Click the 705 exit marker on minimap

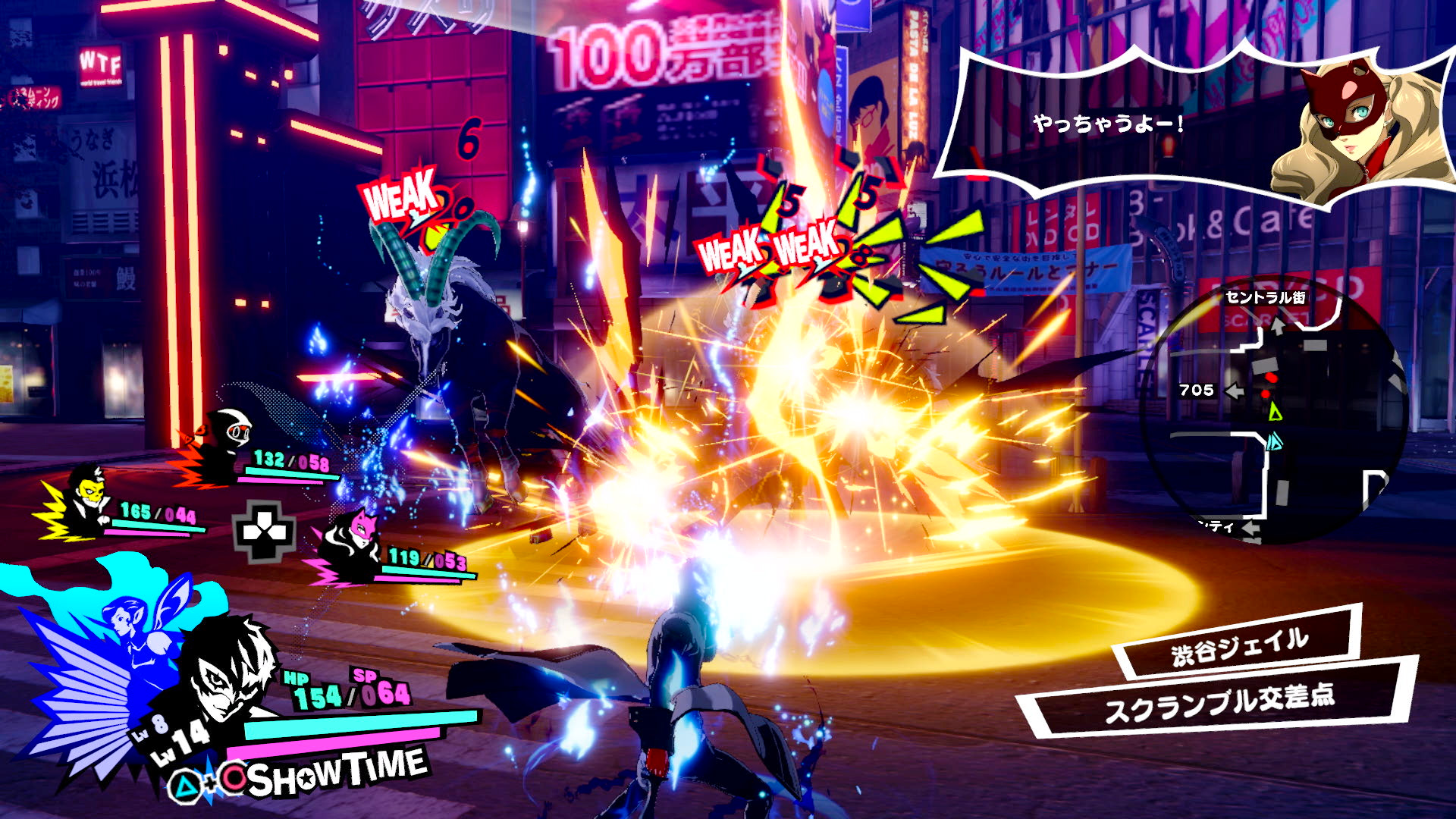tap(1197, 391)
